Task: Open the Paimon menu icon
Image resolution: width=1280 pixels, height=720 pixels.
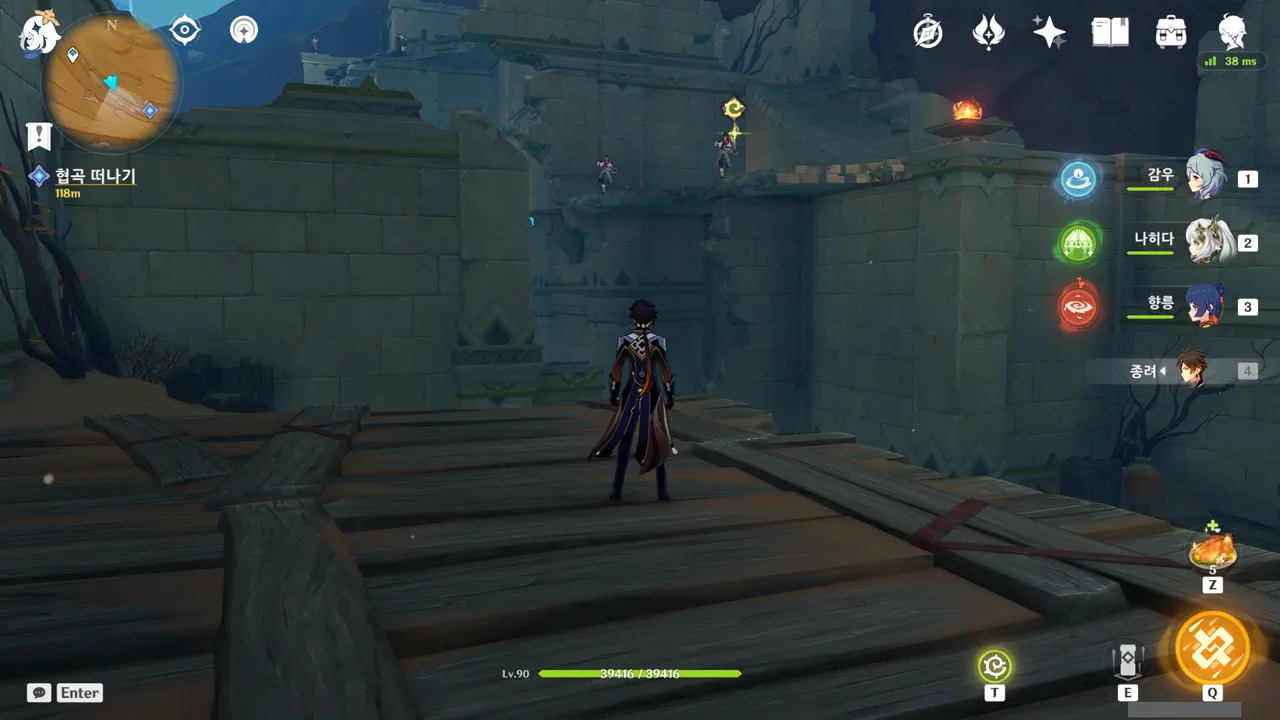Action: [40, 32]
